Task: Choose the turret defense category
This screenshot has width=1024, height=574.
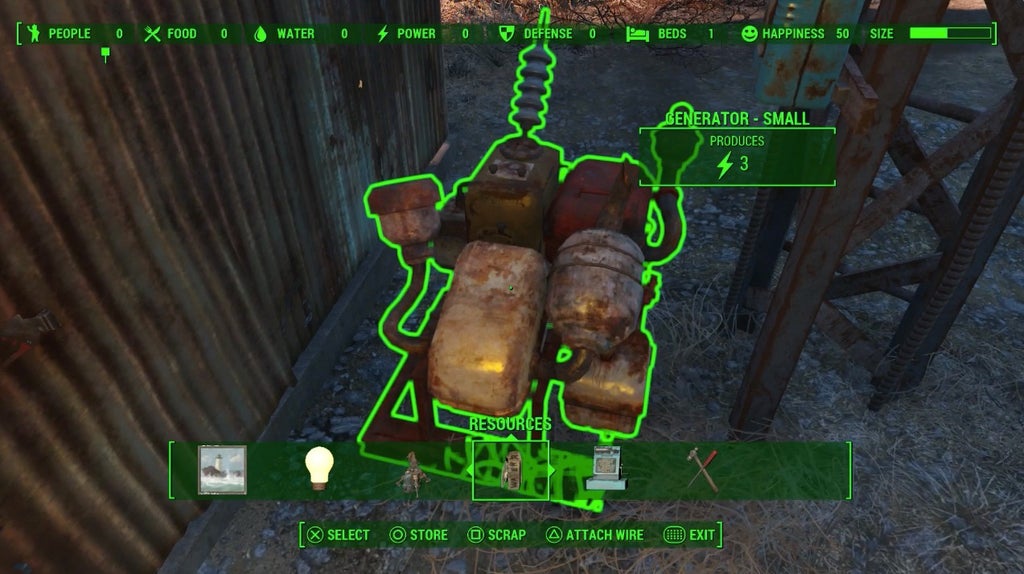Action: pyautogui.click(x=409, y=473)
